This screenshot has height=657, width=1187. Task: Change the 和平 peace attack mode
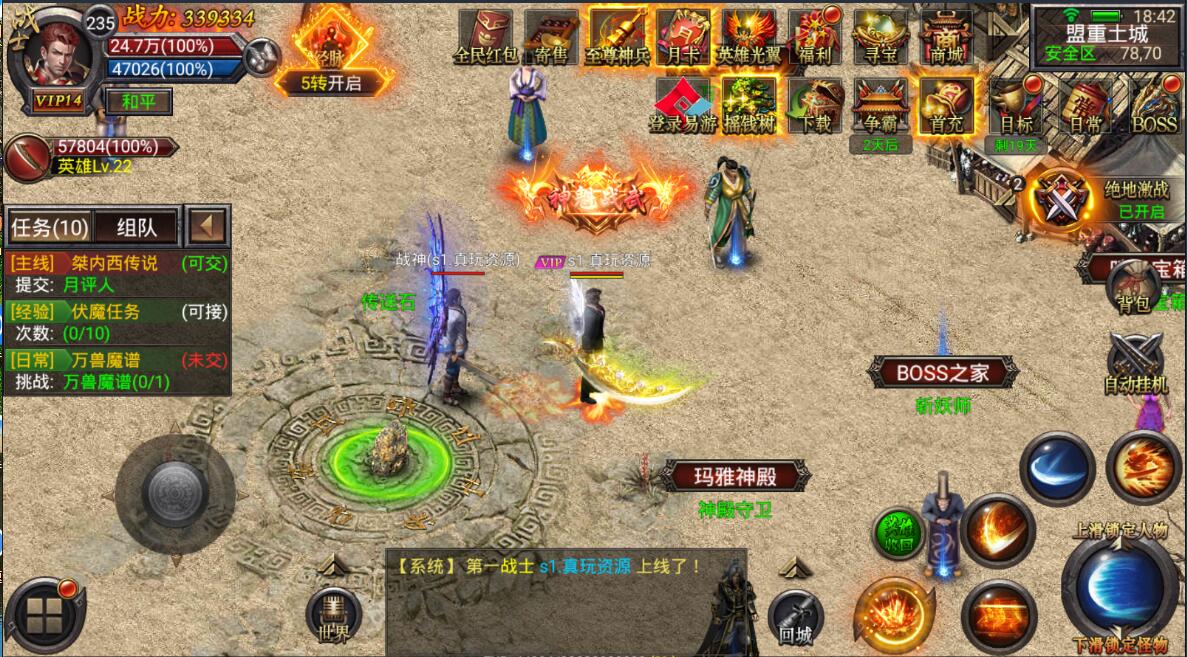138,101
